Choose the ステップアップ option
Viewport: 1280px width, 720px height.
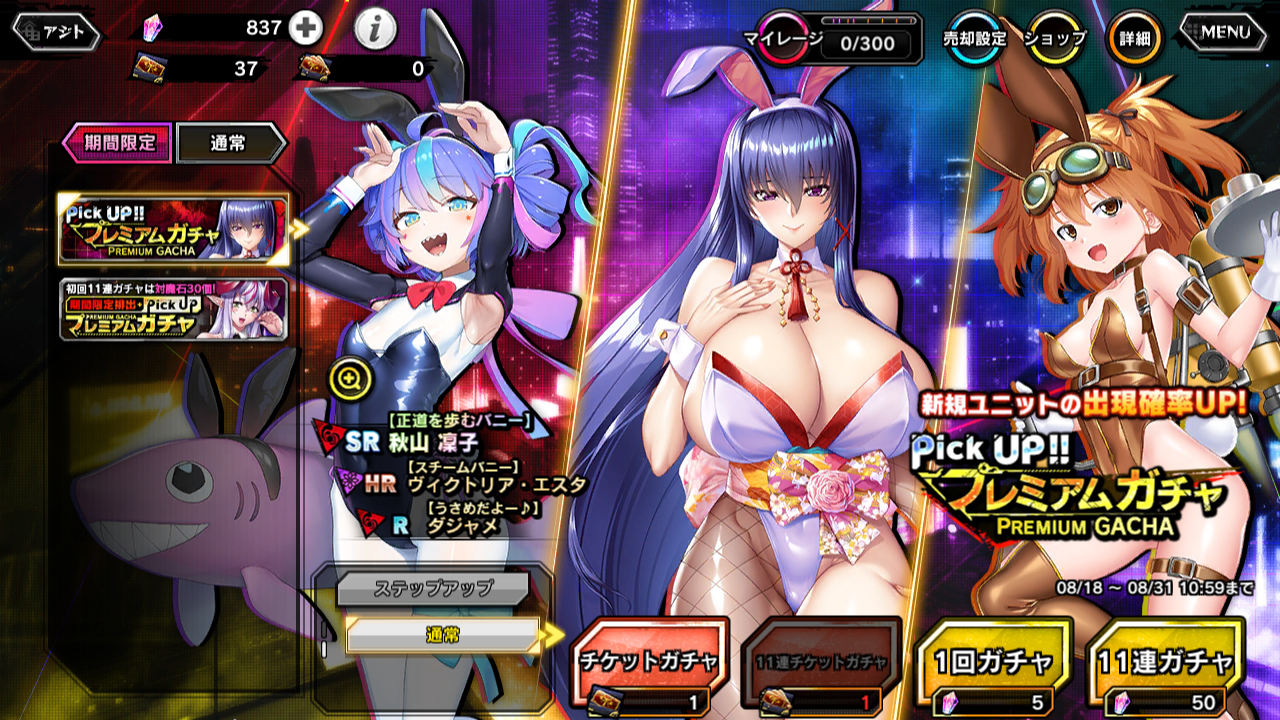[432, 588]
